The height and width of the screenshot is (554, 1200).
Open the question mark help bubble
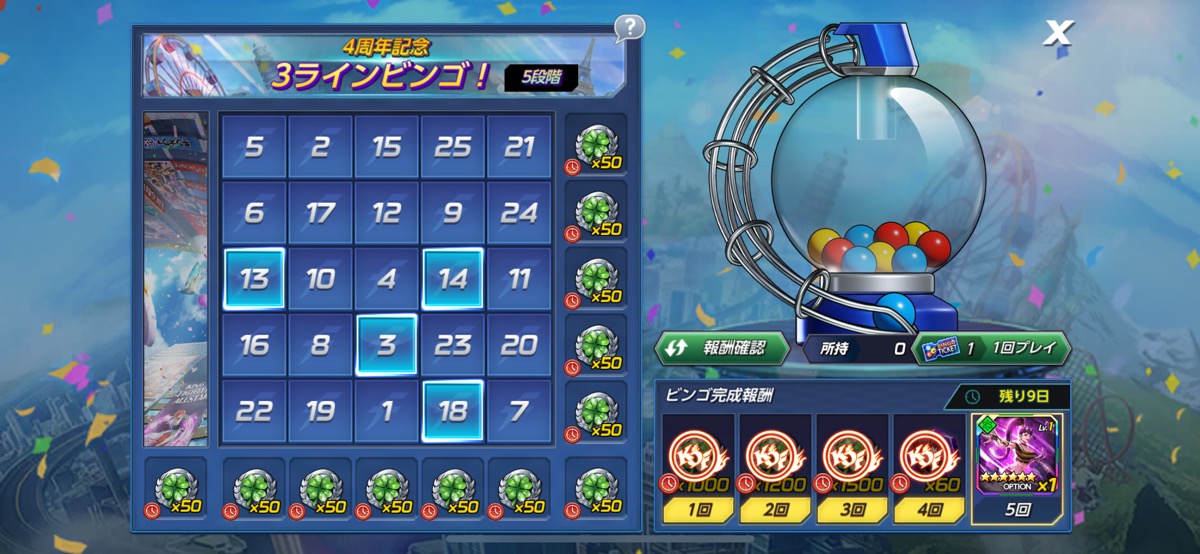pyautogui.click(x=629, y=28)
